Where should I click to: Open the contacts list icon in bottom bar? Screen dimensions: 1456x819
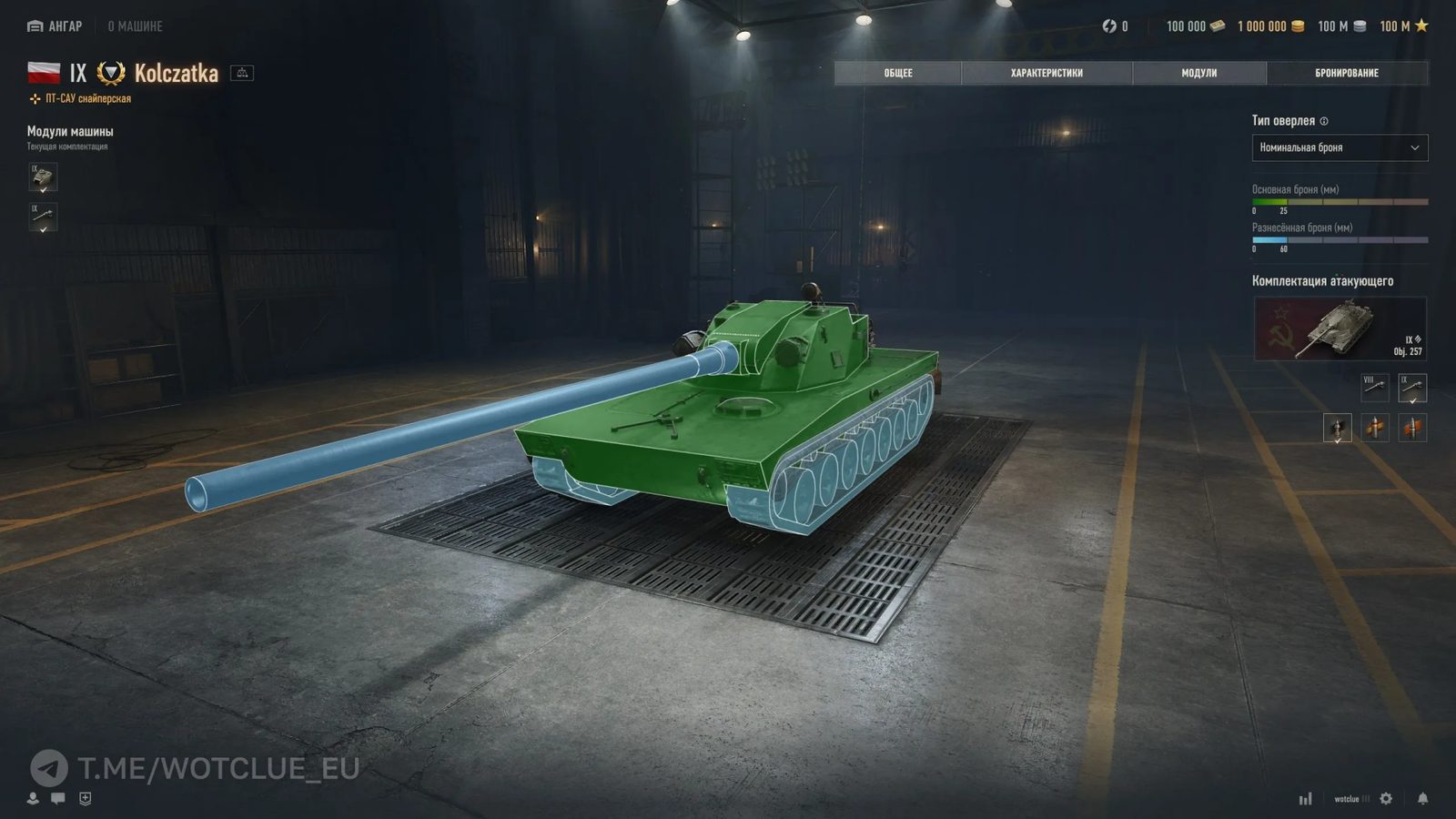click(33, 798)
